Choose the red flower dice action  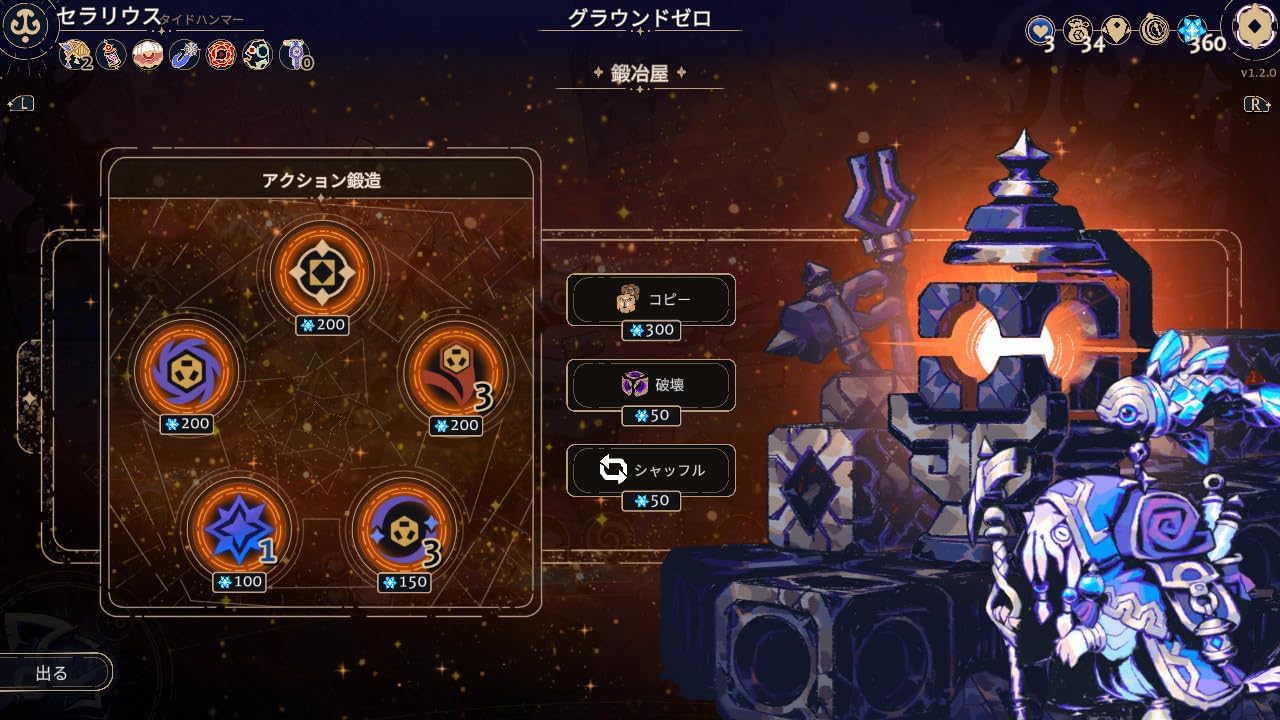click(x=455, y=372)
